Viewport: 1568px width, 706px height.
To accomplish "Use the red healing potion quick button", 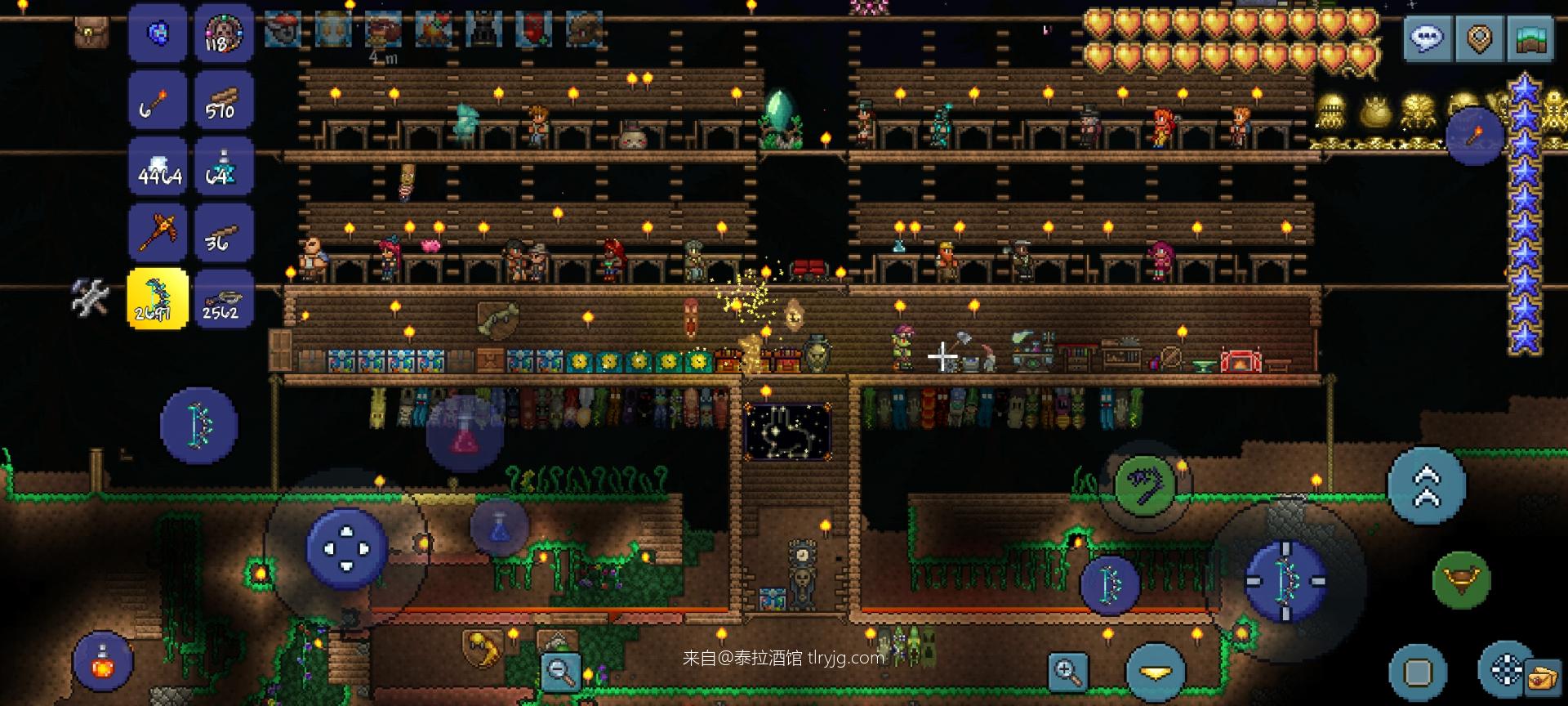I will [464, 434].
